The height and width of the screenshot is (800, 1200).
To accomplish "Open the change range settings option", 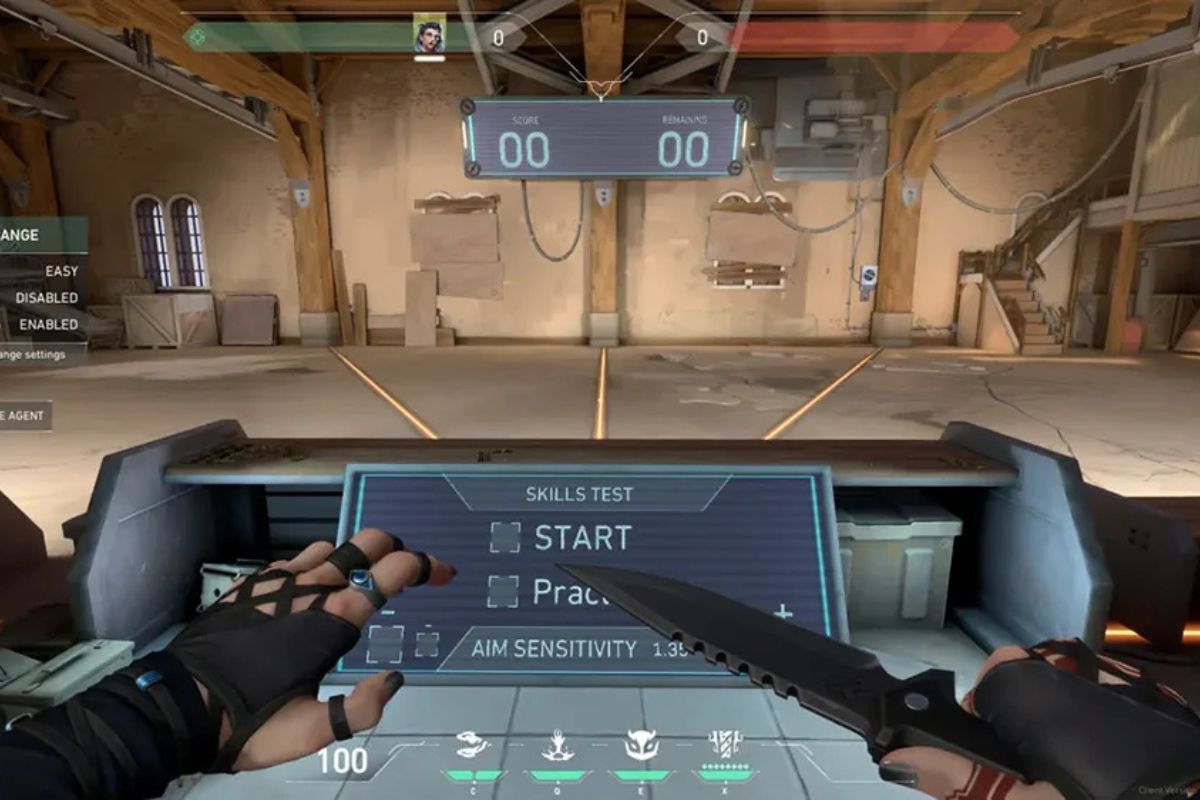I will click(36, 354).
